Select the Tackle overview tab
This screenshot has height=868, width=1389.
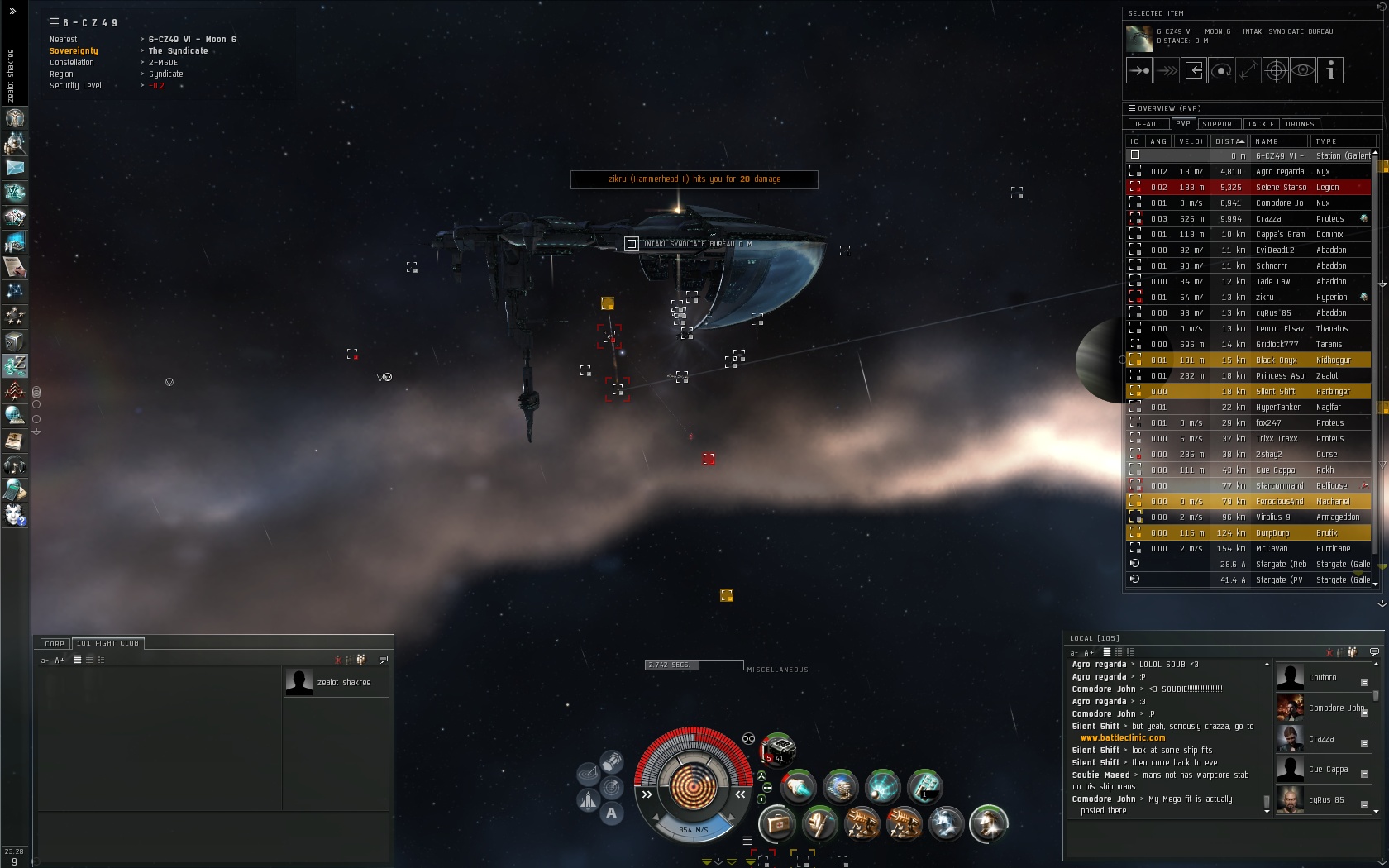point(1261,124)
